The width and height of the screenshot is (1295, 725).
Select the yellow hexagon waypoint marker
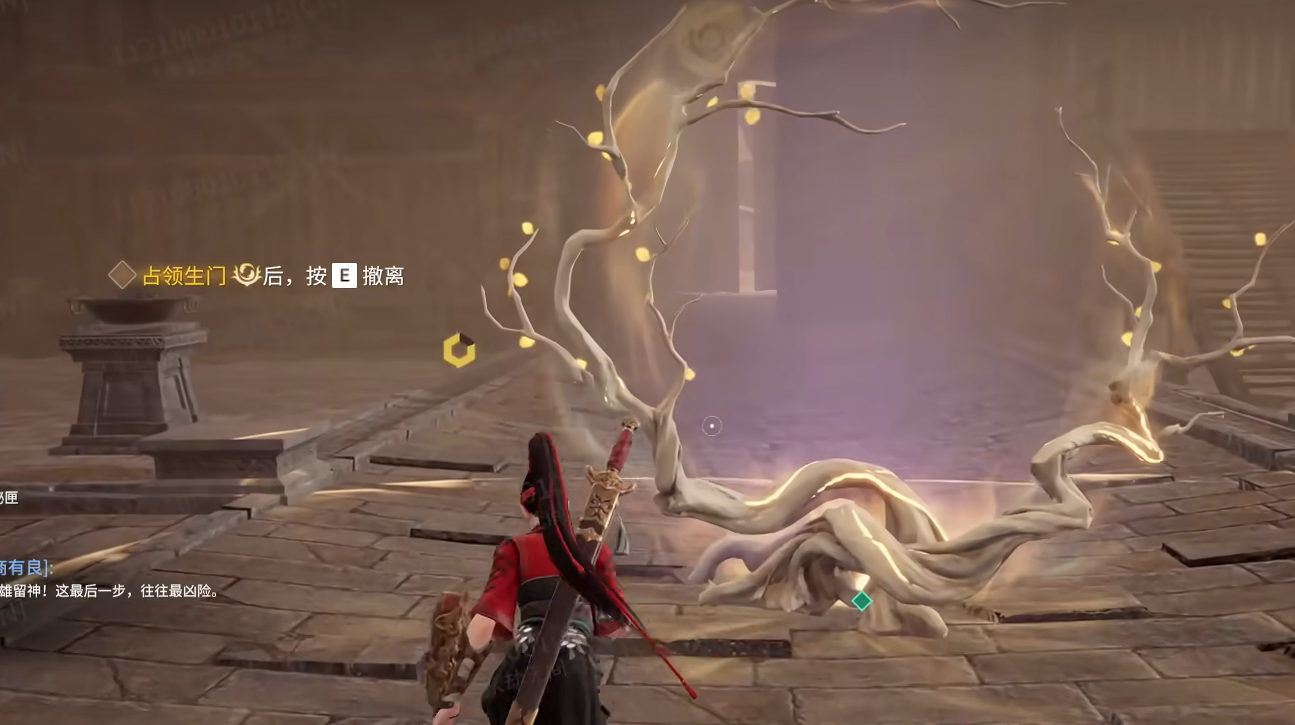pos(459,350)
